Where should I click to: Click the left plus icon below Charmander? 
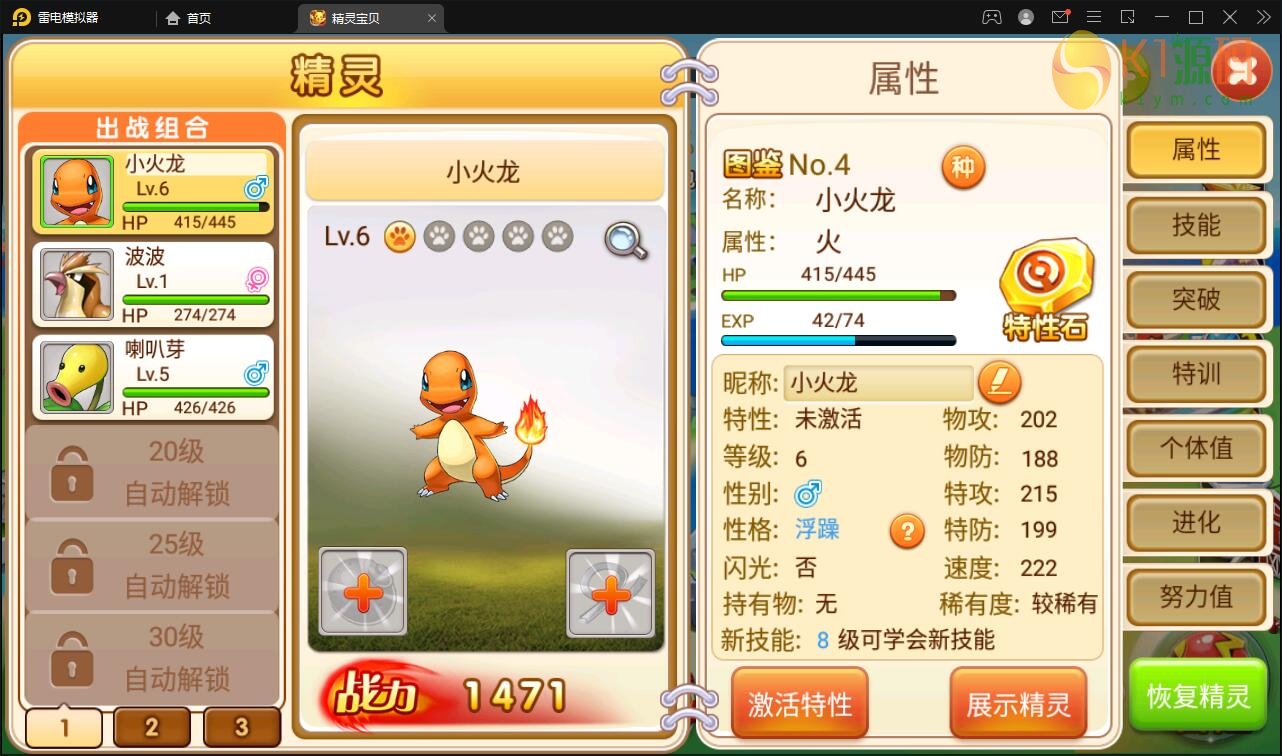(x=362, y=592)
